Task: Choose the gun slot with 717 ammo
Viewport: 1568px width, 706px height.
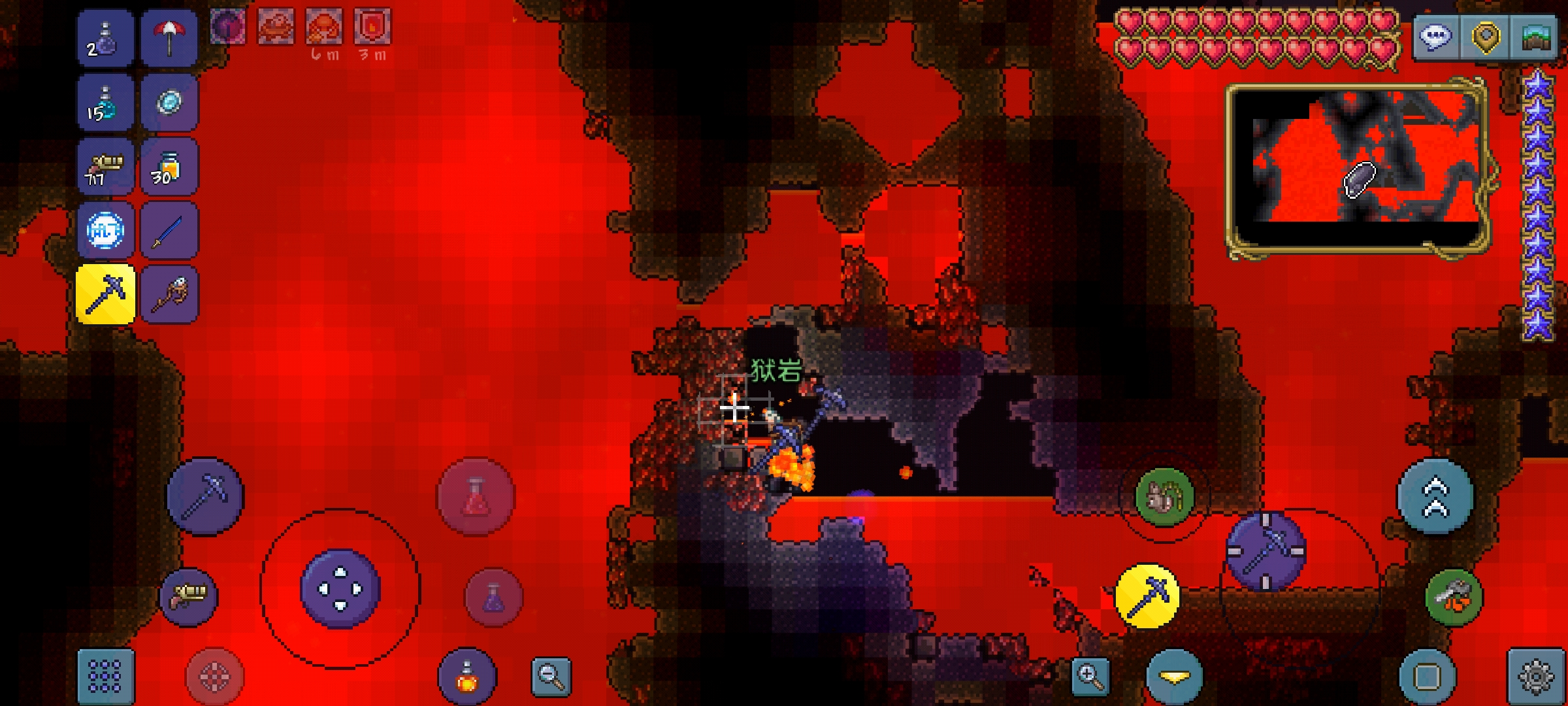Action: (x=105, y=167)
